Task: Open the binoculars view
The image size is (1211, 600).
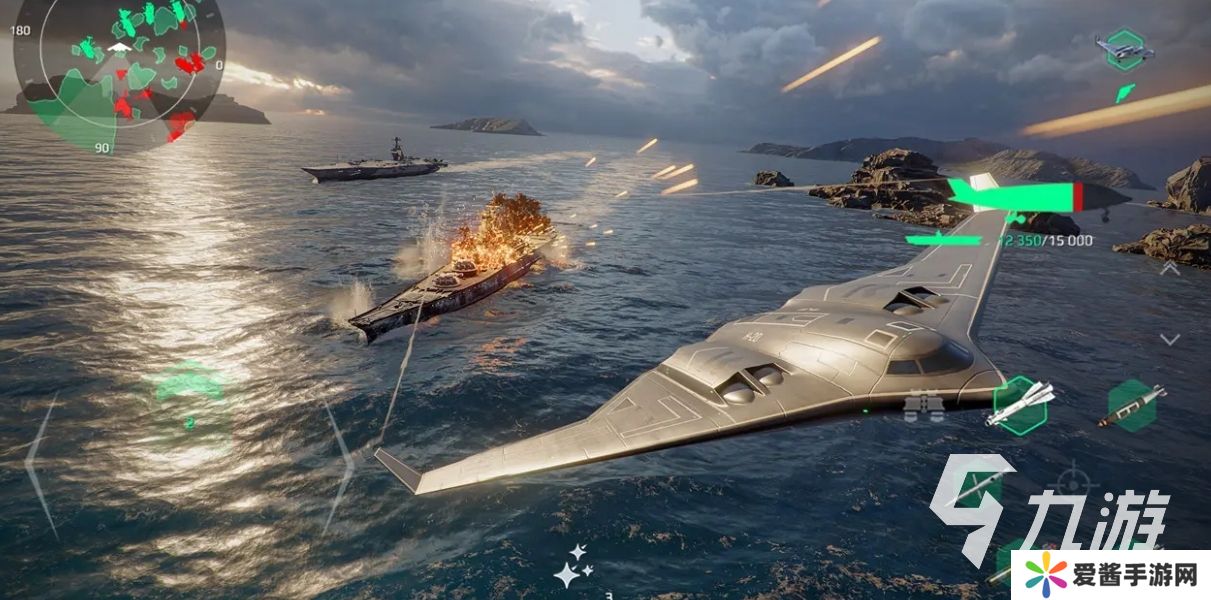Action: (923, 405)
